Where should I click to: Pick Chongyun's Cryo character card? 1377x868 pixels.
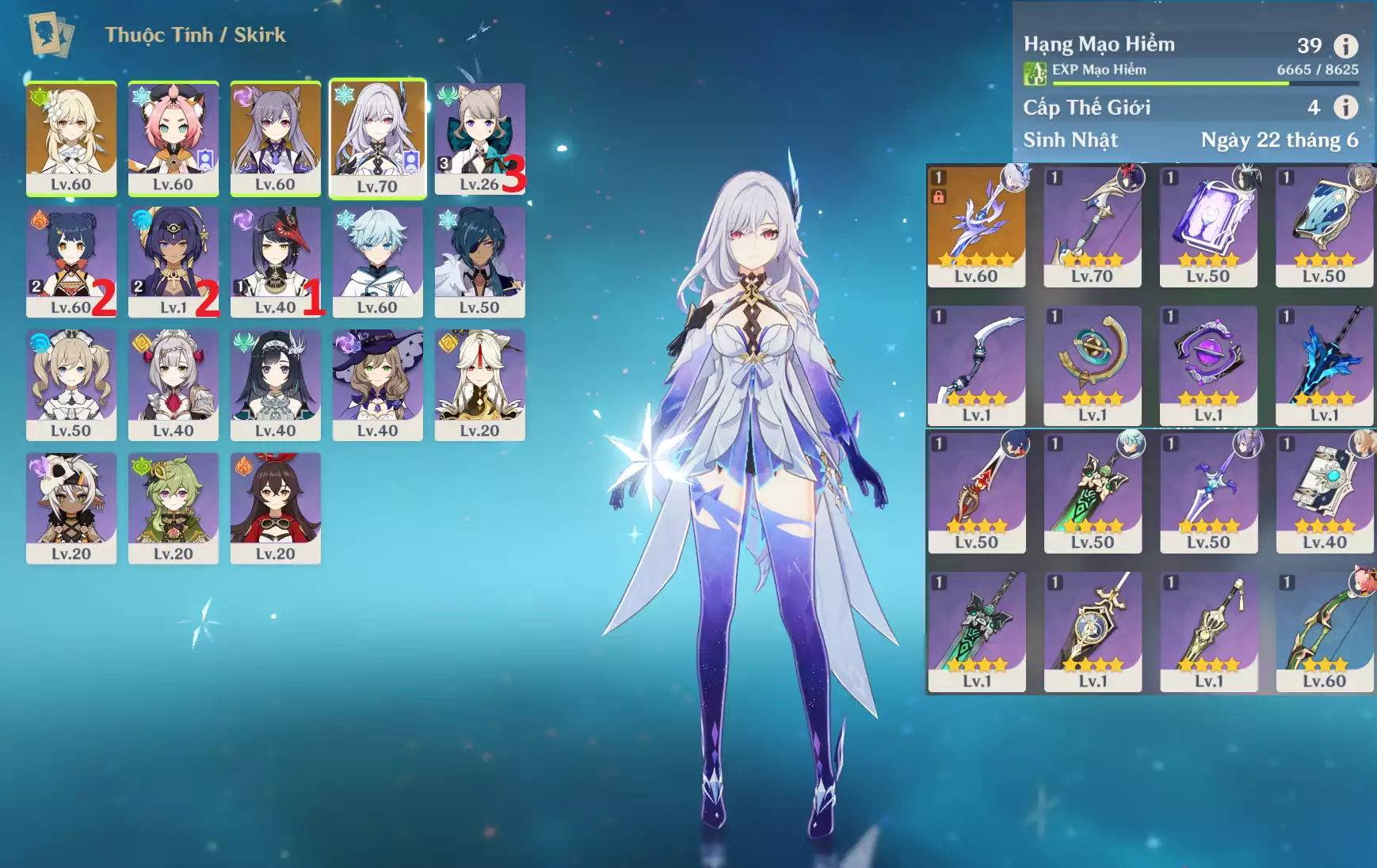click(377, 261)
